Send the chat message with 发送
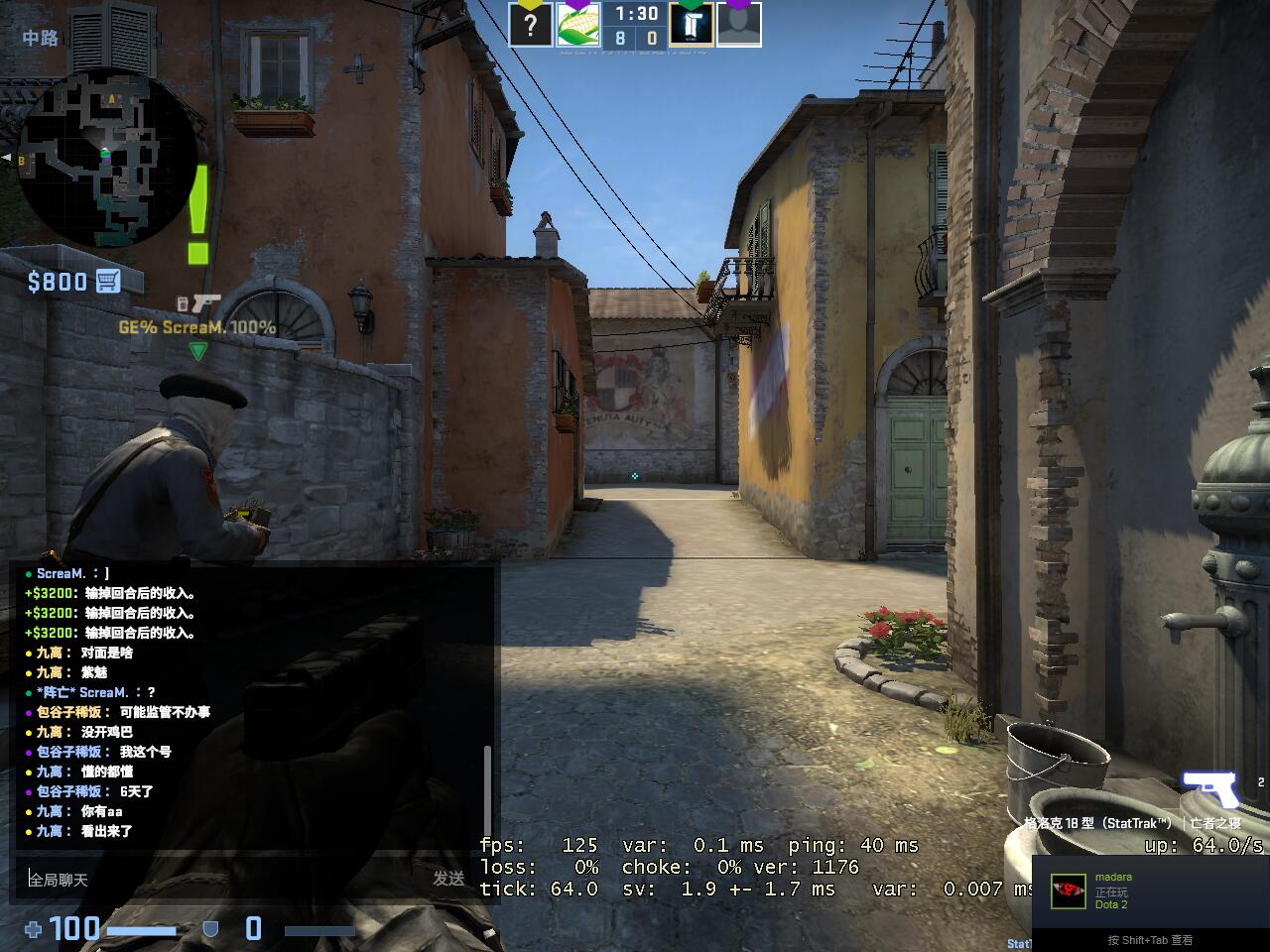 pos(448,879)
